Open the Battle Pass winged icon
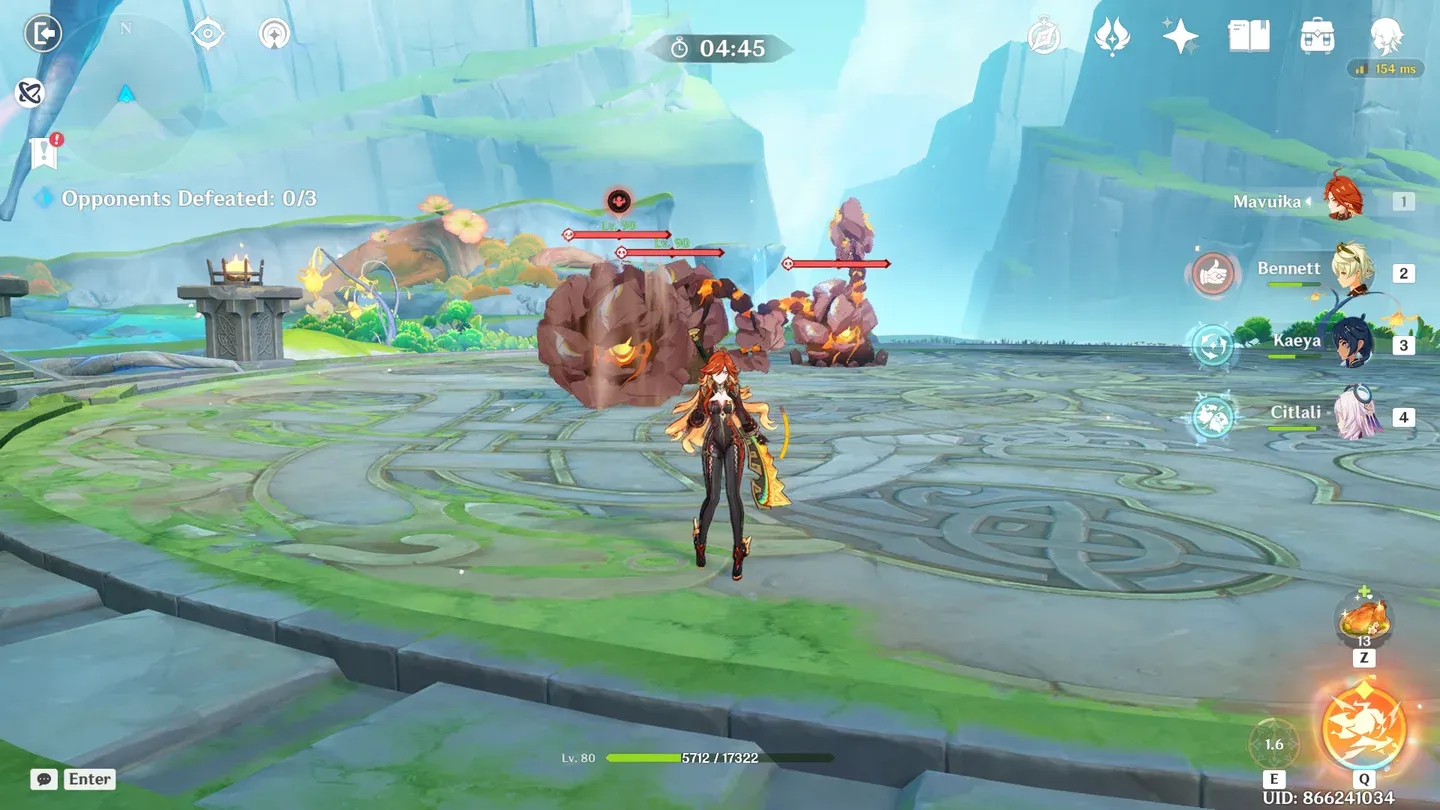 1111,37
